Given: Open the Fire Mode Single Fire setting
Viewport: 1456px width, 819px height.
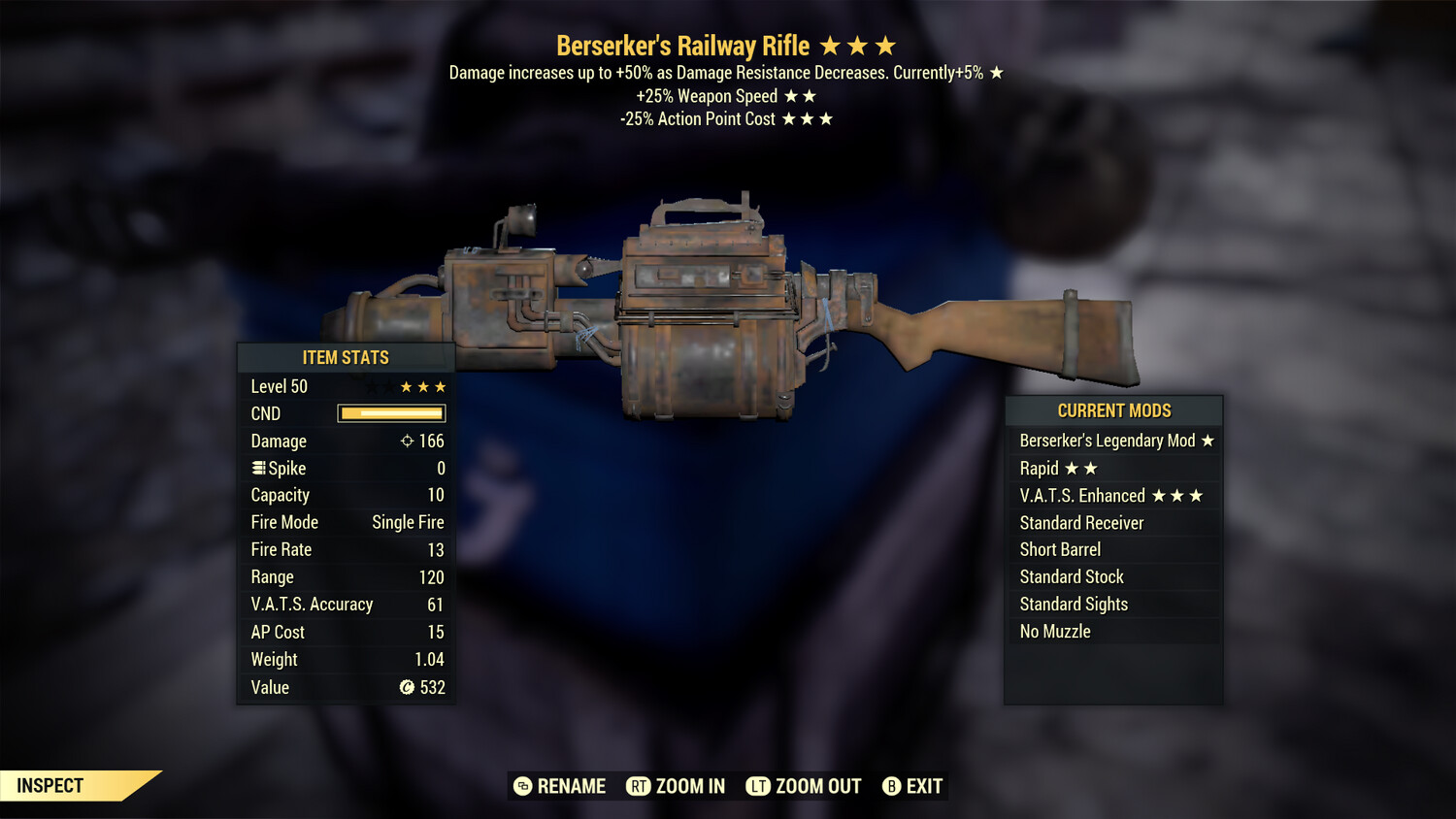Looking at the screenshot, I should point(406,522).
